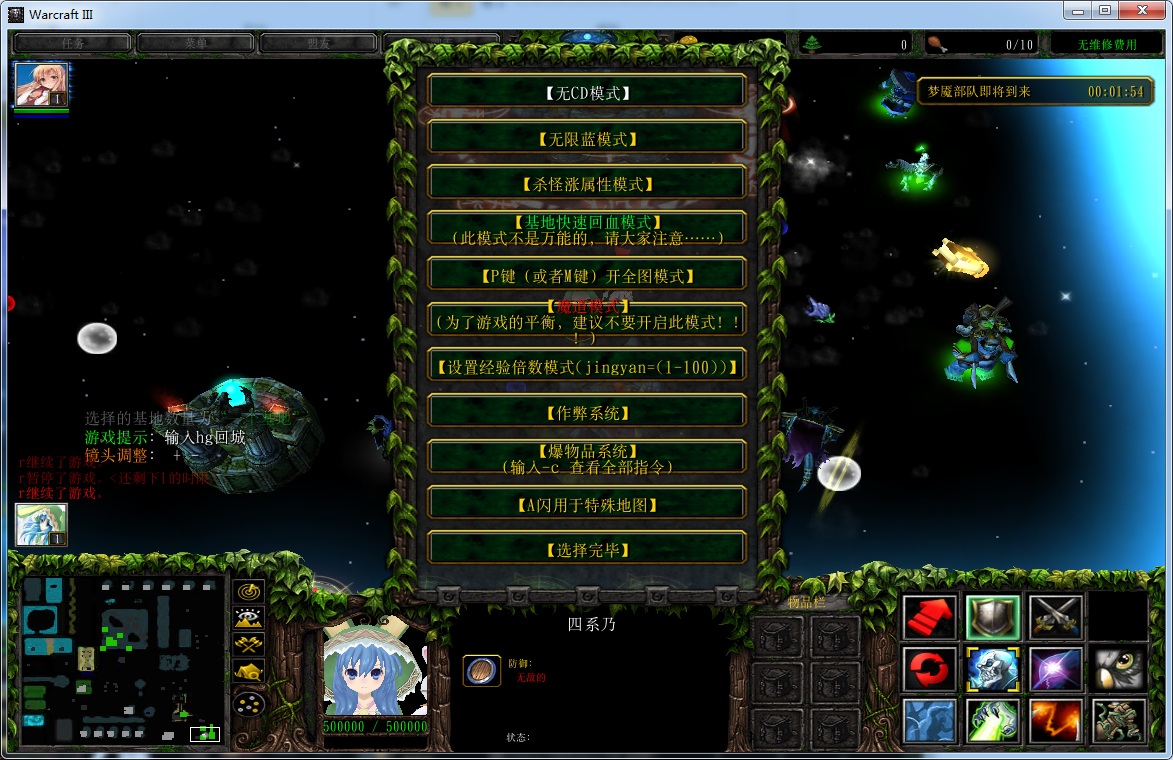Open the 作弊系统 entry

pos(587,412)
